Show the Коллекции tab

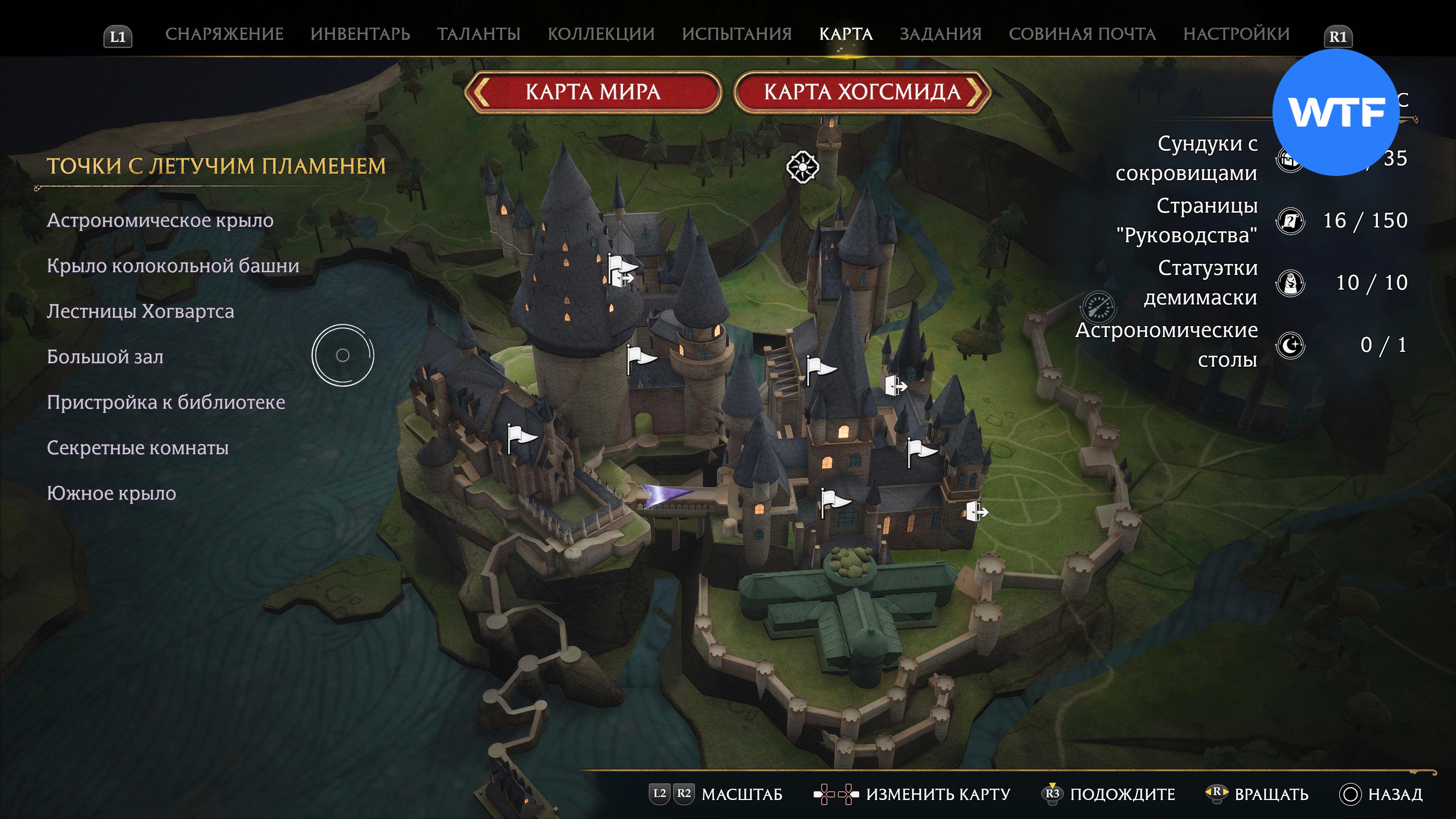click(x=601, y=34)
